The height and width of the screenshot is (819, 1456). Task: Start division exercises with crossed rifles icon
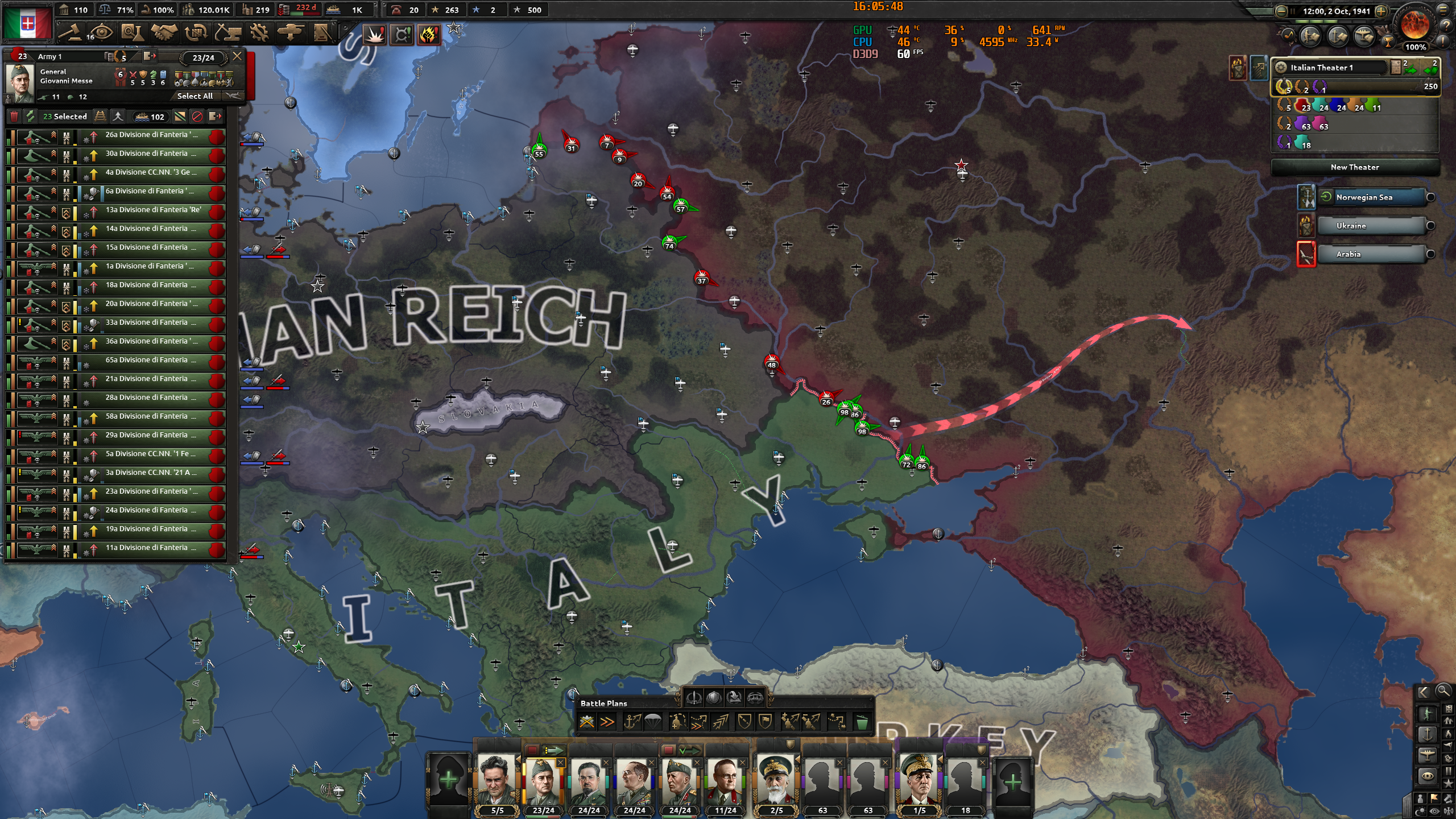pos(587,722)
